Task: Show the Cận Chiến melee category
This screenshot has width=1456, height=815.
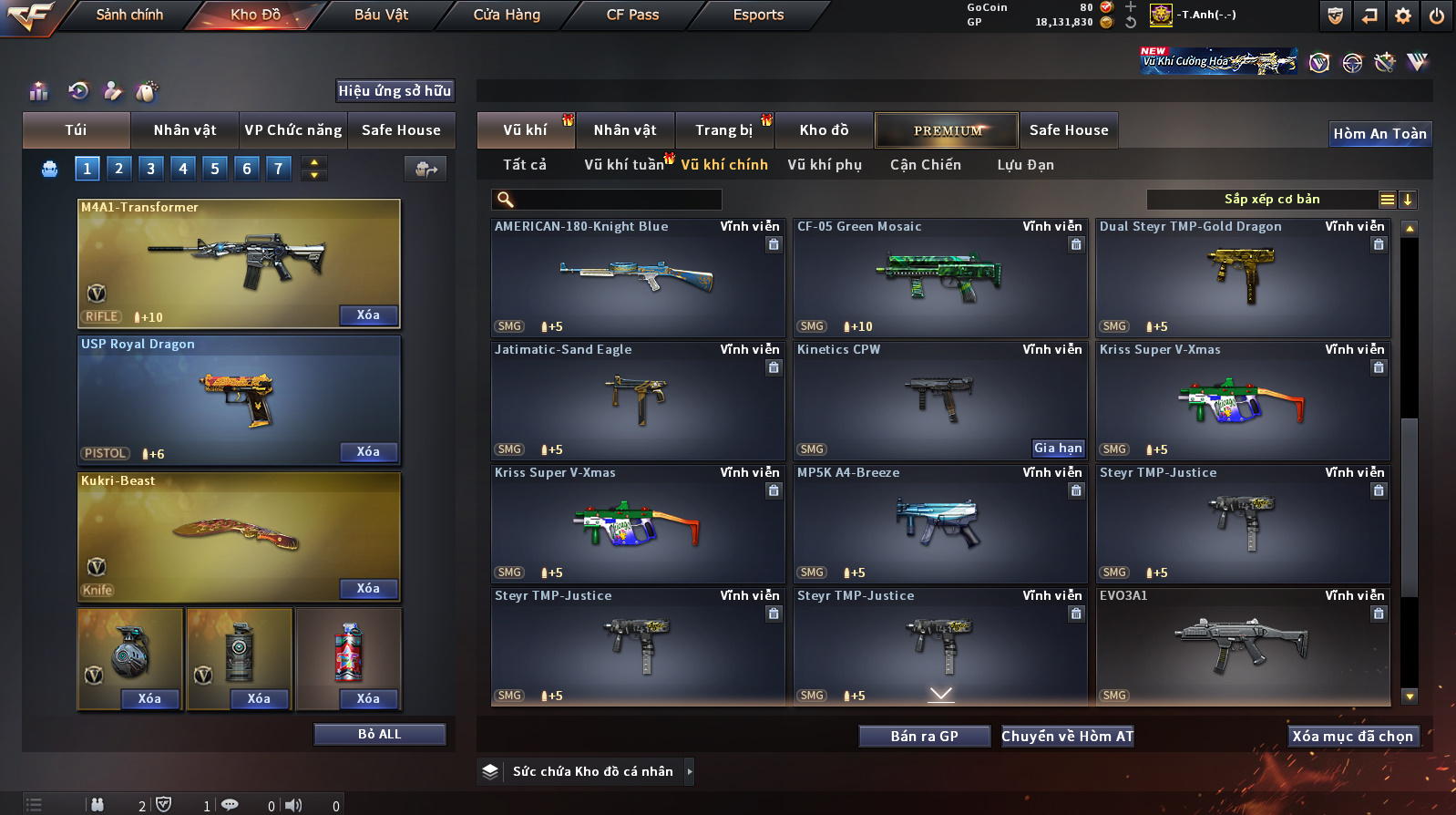Action: pos(925,165)
